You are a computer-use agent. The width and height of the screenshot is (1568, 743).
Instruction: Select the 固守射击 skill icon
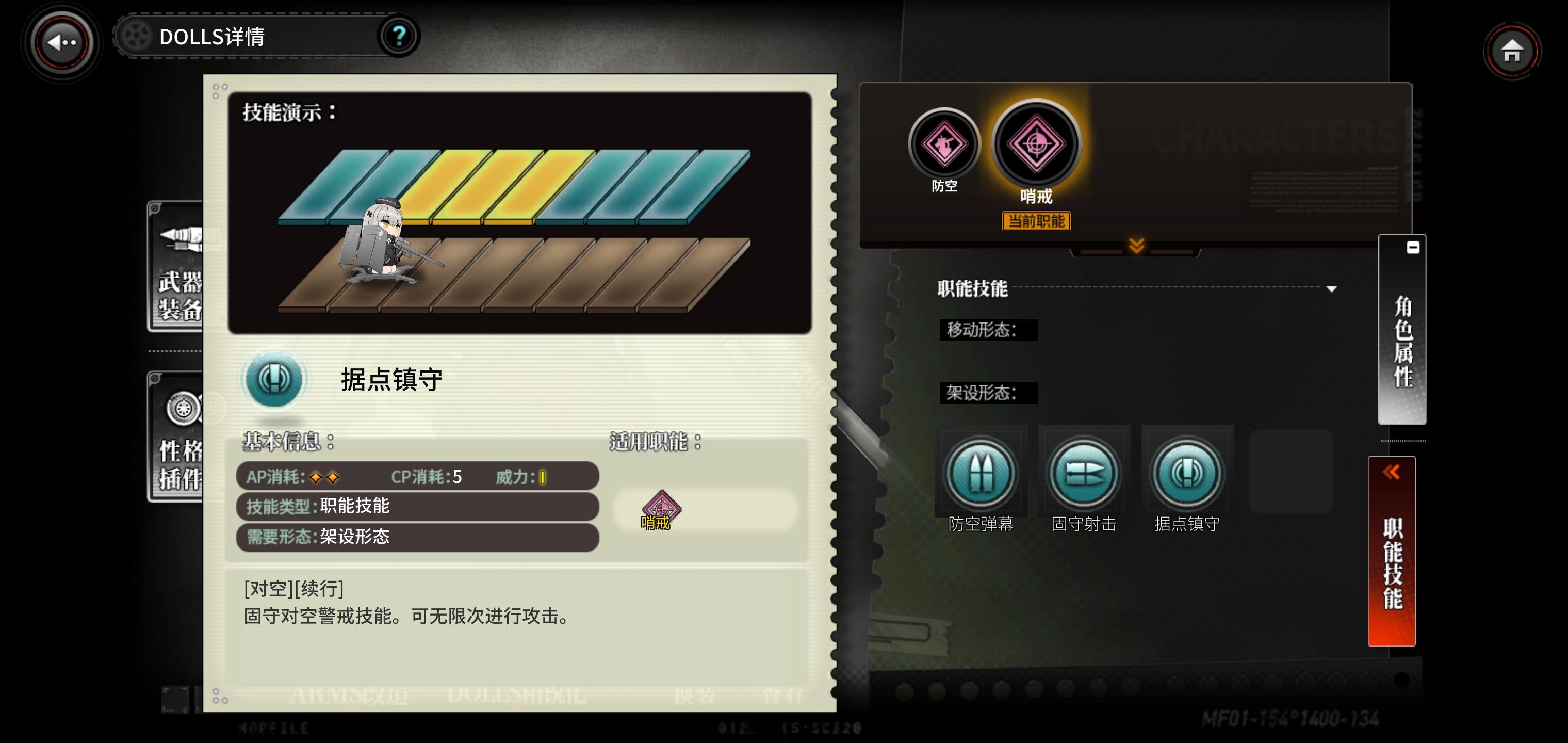pos(1084,472)
